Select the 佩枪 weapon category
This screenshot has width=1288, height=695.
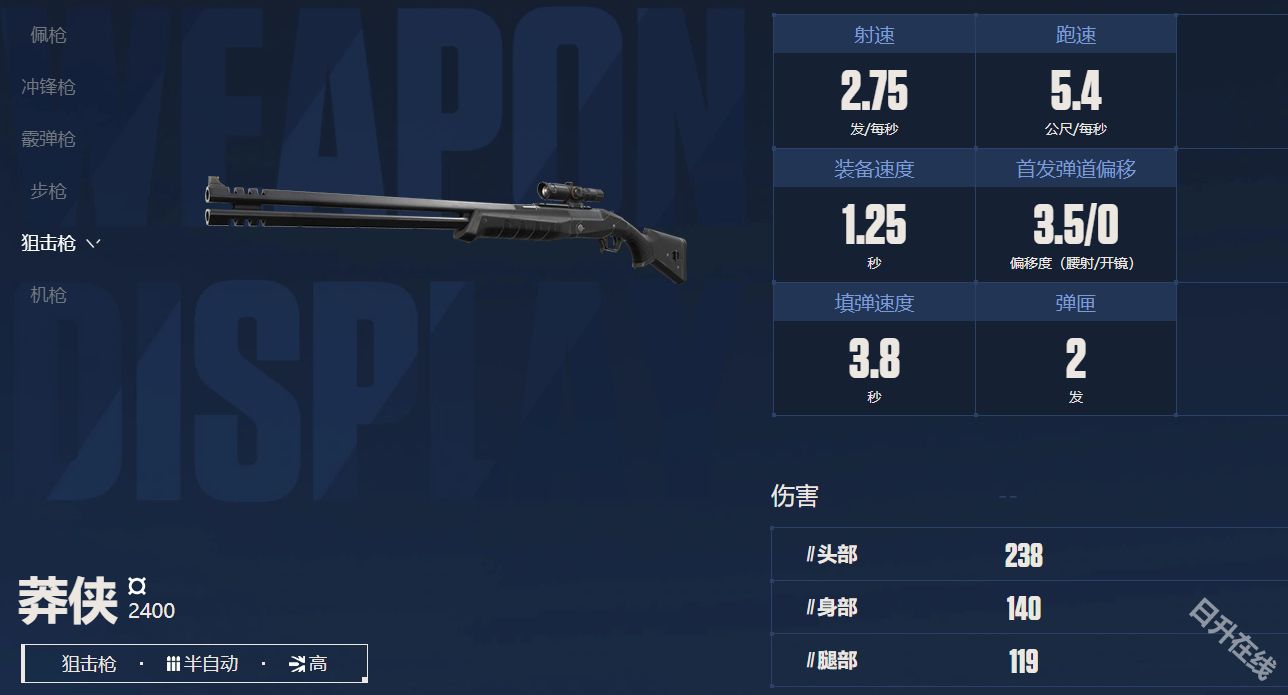coord(48,35)
